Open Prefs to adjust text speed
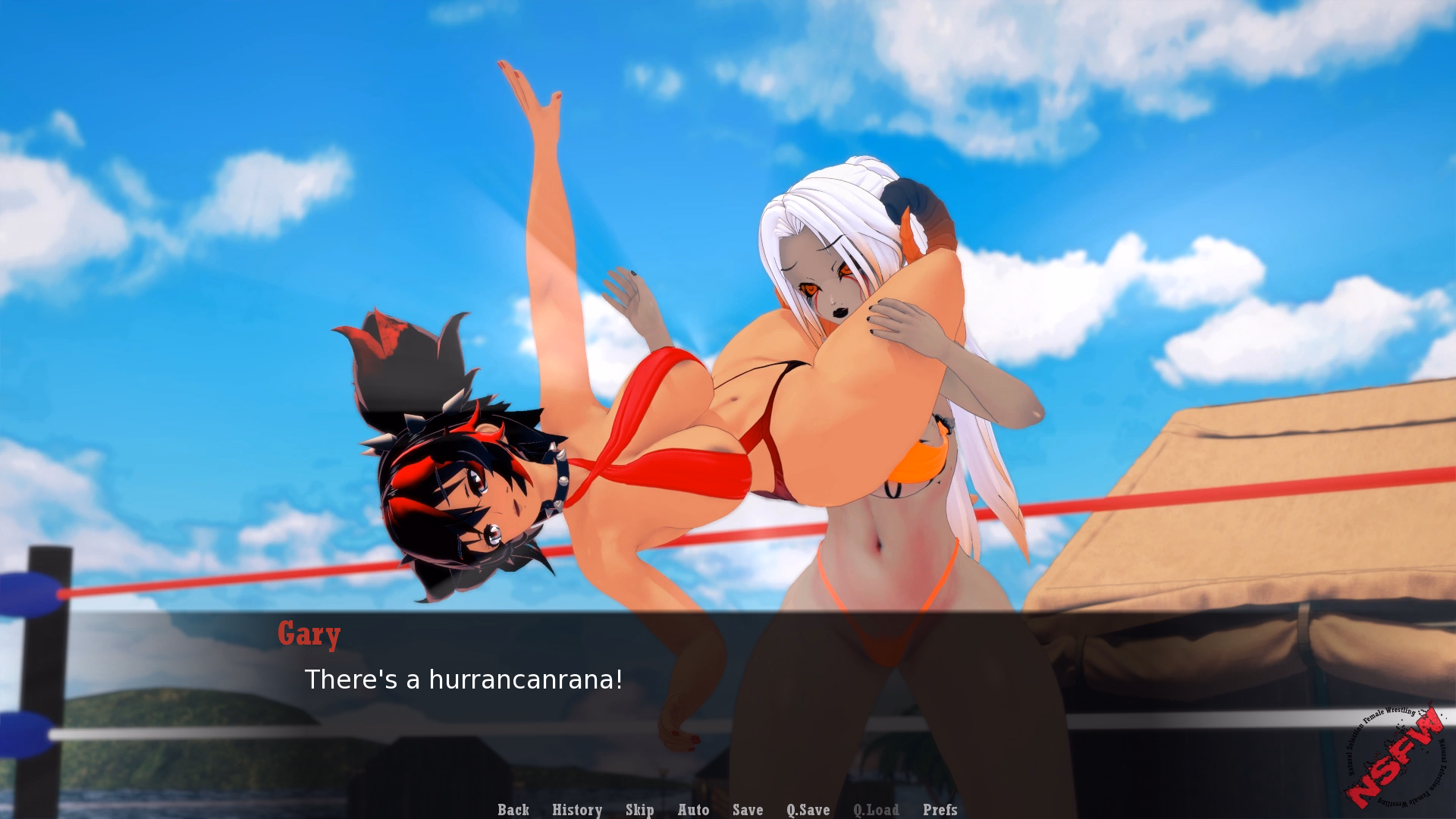 click(x=940, y=810)
